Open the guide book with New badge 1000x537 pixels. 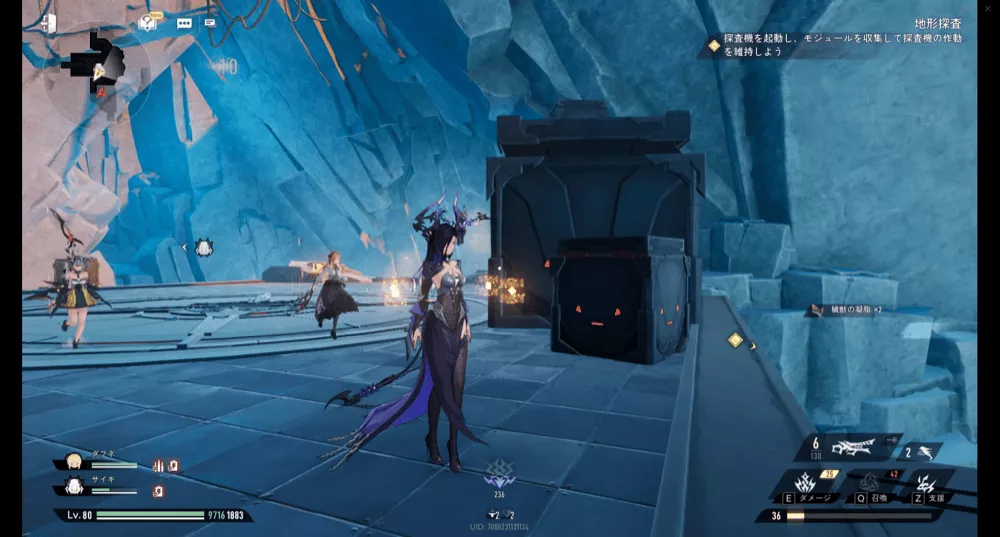tap(147, 22)
